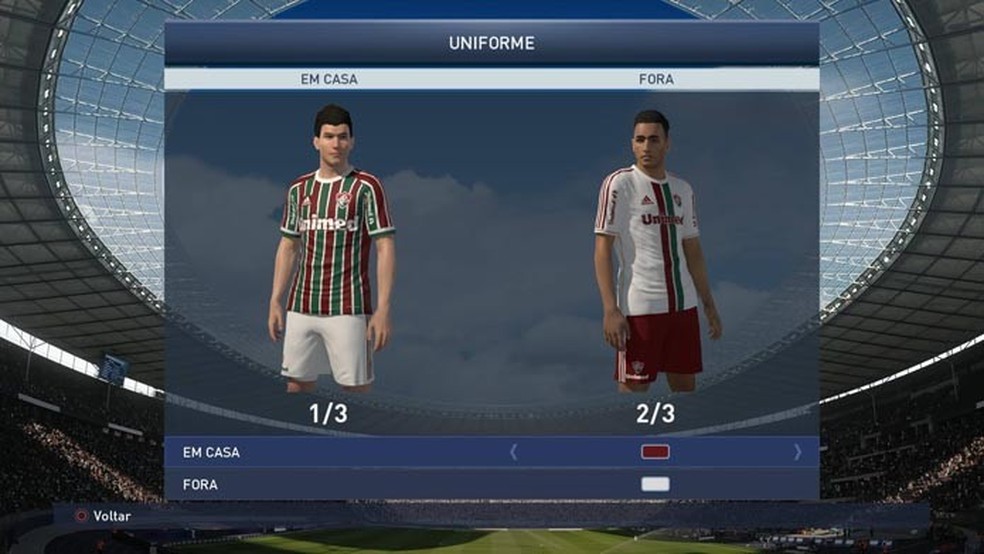984x554 pixels.
Task: Click the left arrow for home kit
Action: tap(514, 452)
